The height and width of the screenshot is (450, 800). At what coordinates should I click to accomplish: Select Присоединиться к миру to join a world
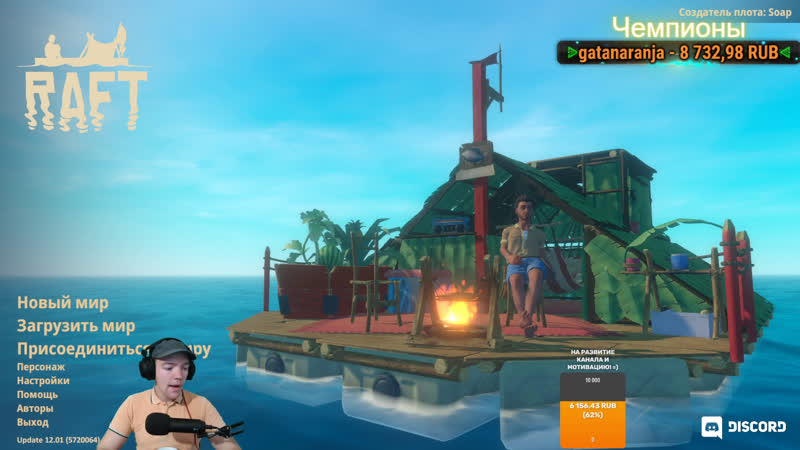[x=80, y=349]
